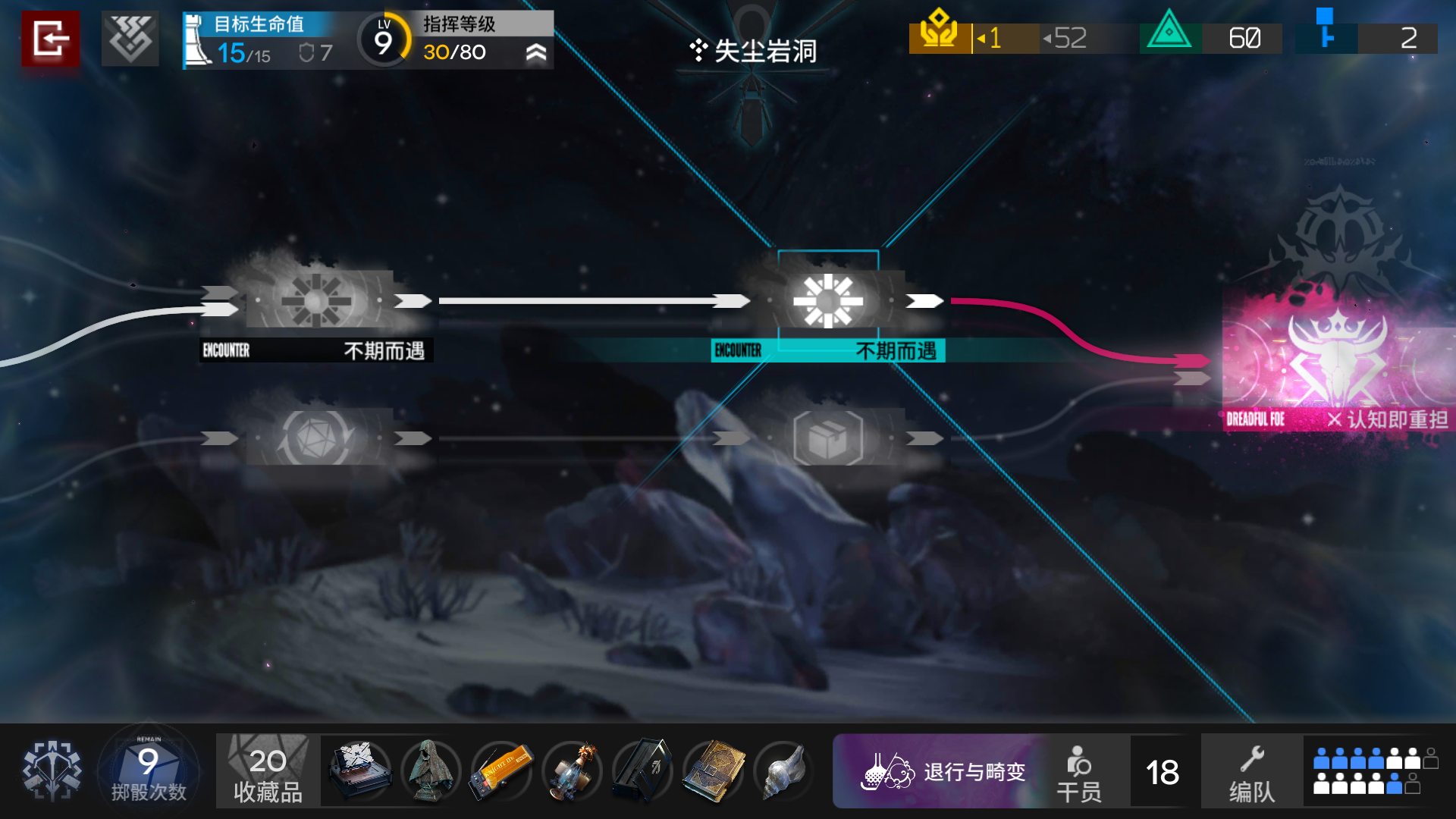
Task: Expand the commander level 指挥等级 panel
Action: tap(535, 52)
